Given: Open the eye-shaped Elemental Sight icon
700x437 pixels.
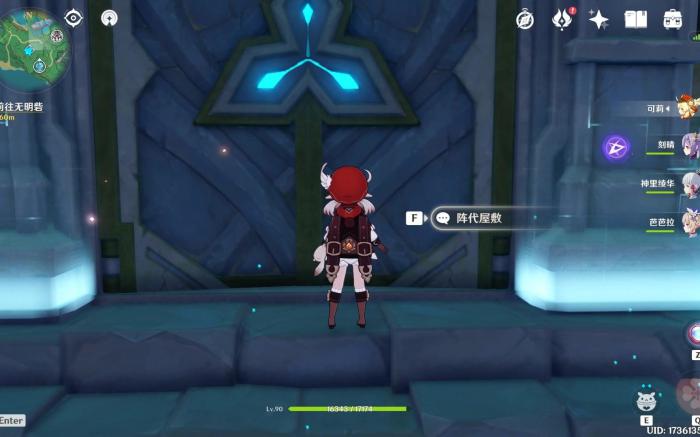Looking at the screenshot, I should [x=73, y=18].
